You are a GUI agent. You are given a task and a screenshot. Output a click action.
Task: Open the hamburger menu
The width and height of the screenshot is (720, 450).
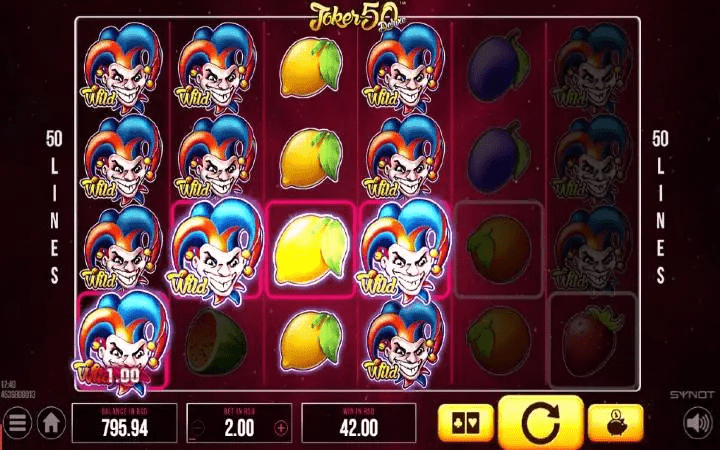tap(16, 423)
